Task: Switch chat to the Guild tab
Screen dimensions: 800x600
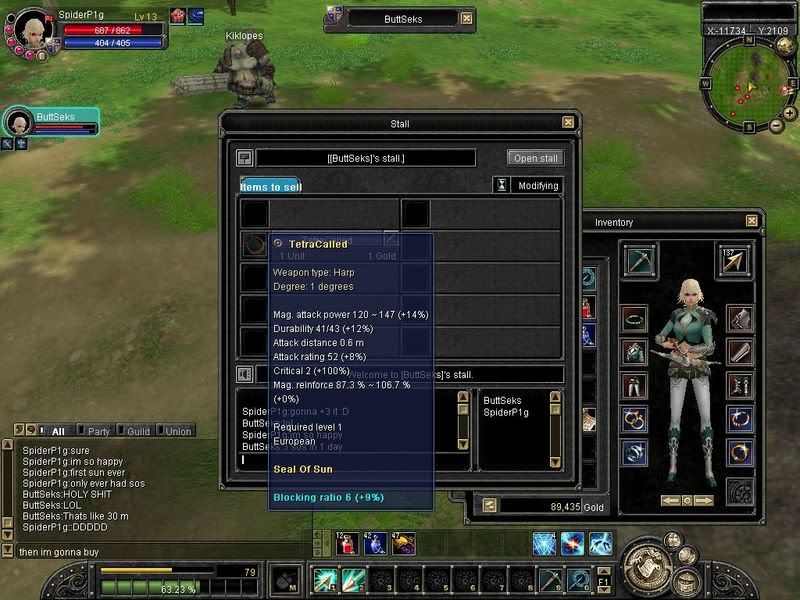Action: coord(137,431)
